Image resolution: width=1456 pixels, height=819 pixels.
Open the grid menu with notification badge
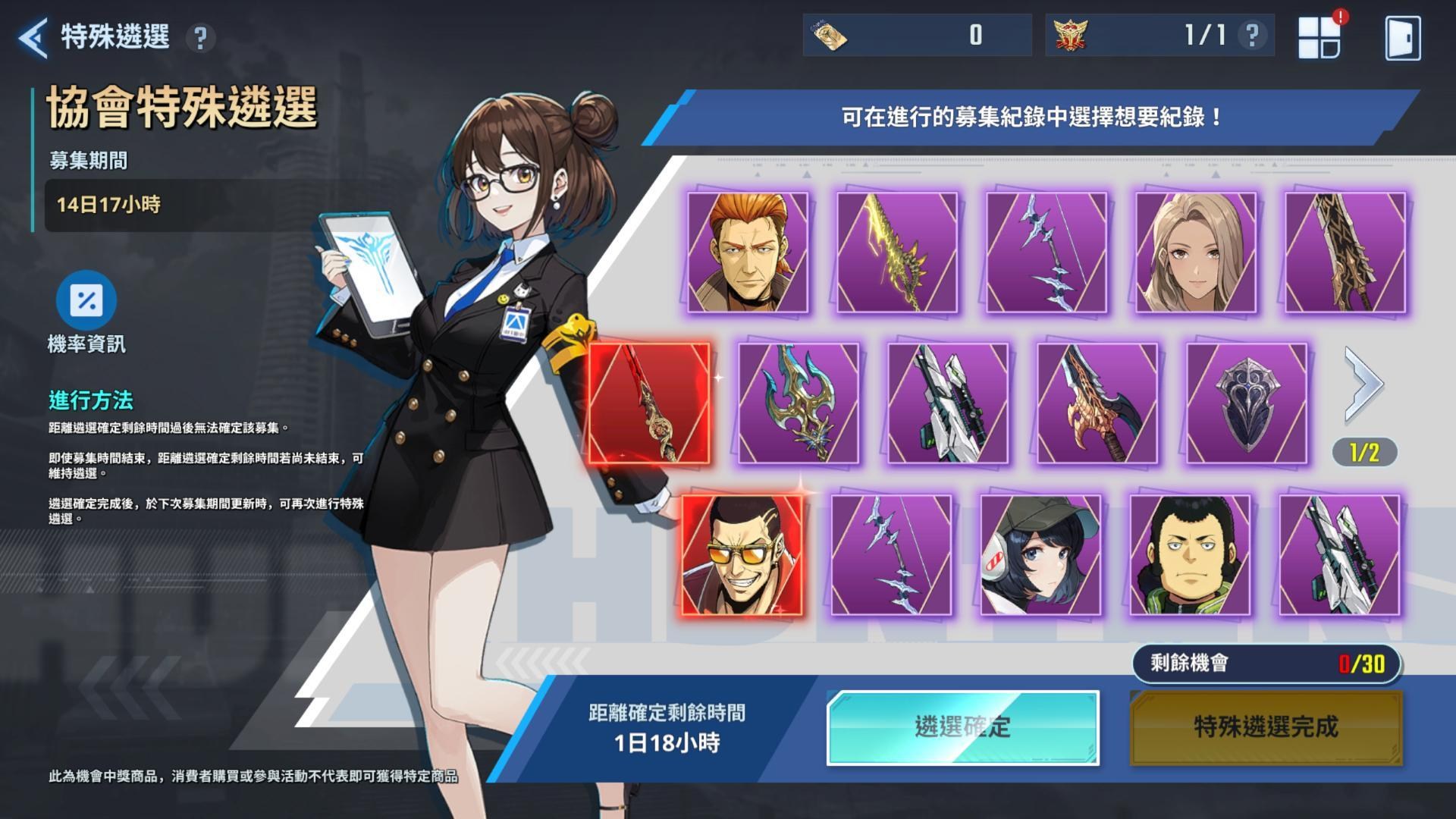[1323, 34]
